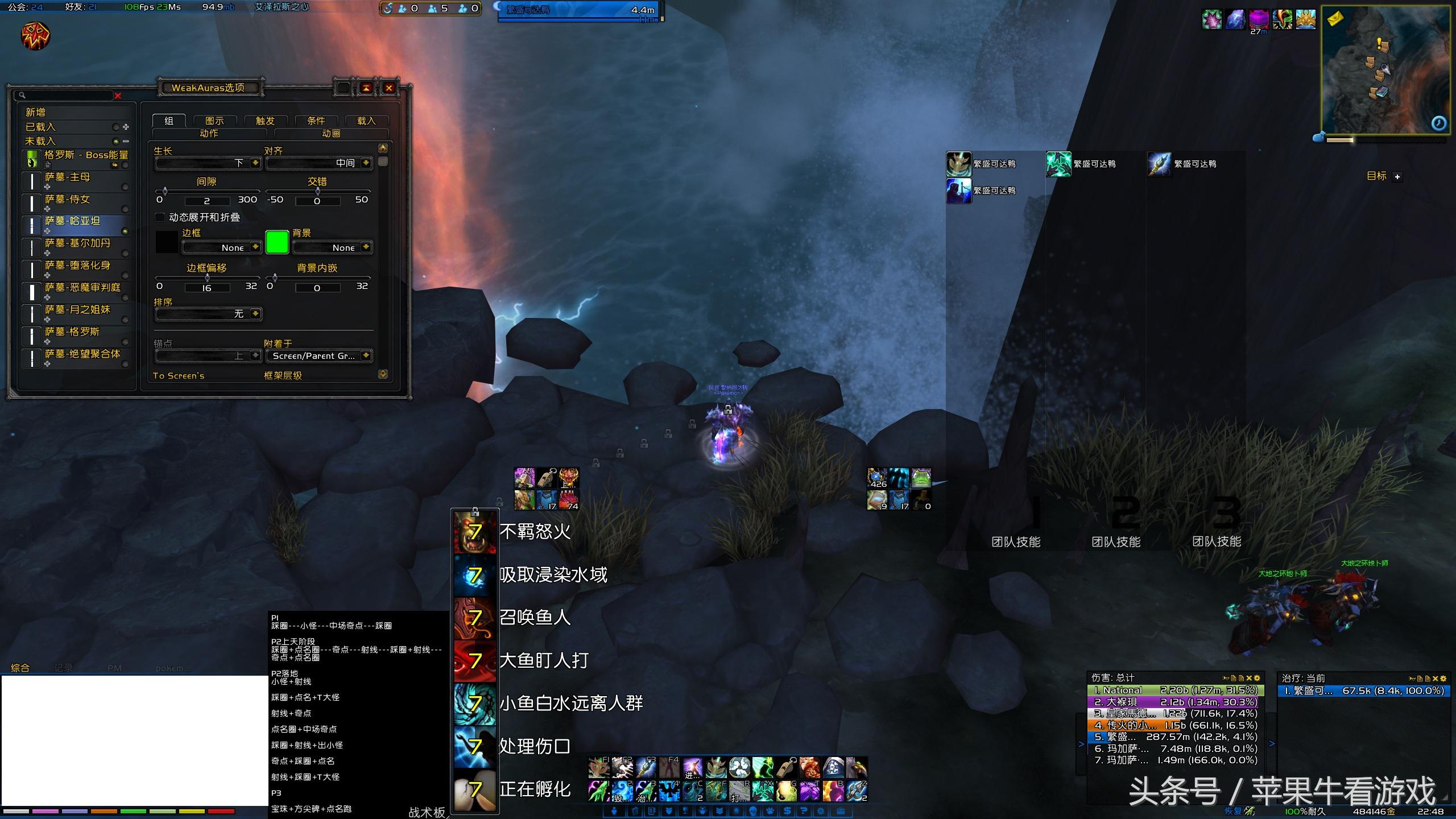Switch to the 载入 tab
The height and width of the screenshot is (819, 1456).
click(366, 121)
